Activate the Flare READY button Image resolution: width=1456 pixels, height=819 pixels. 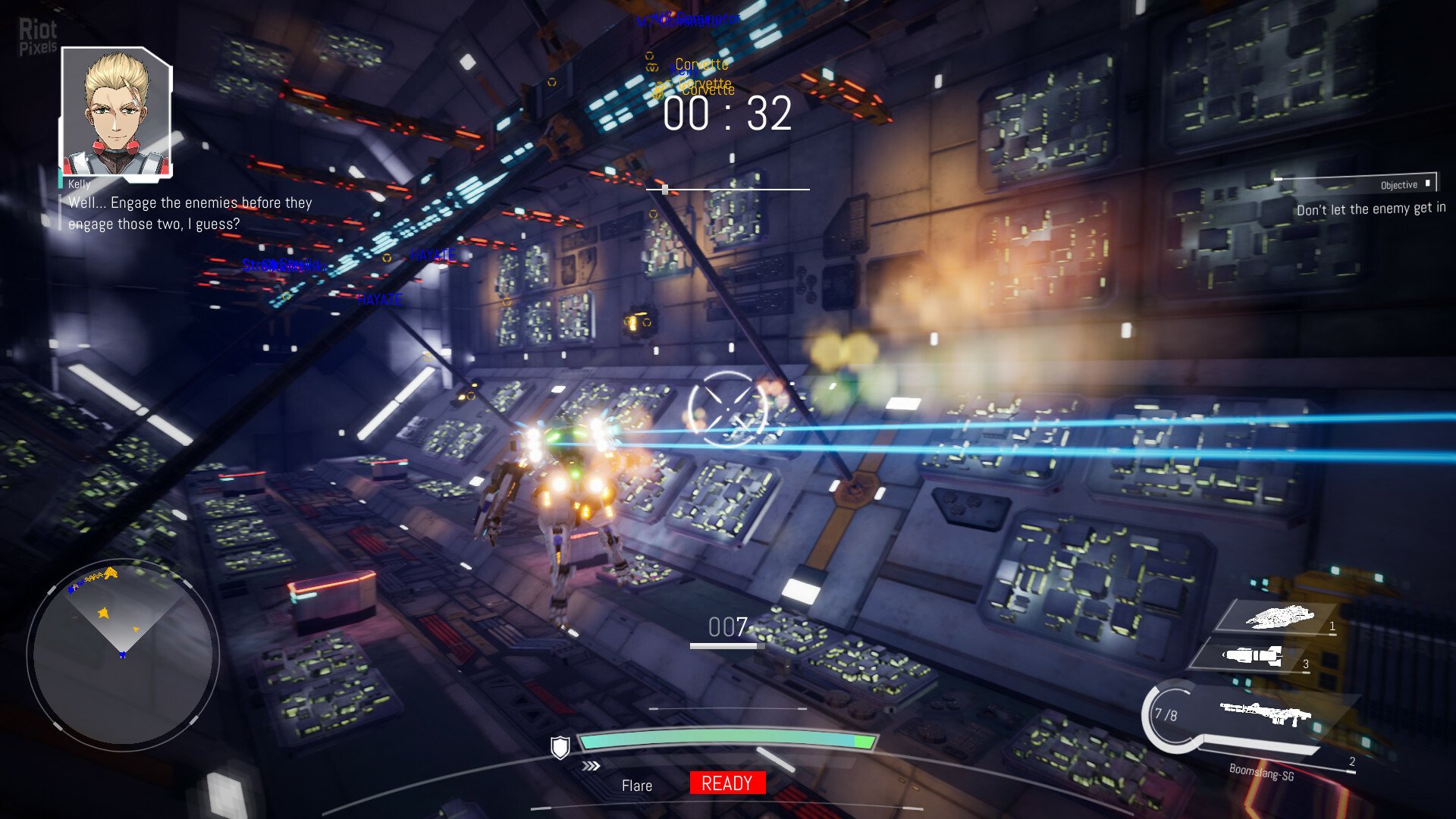click(x=727, y=783)
